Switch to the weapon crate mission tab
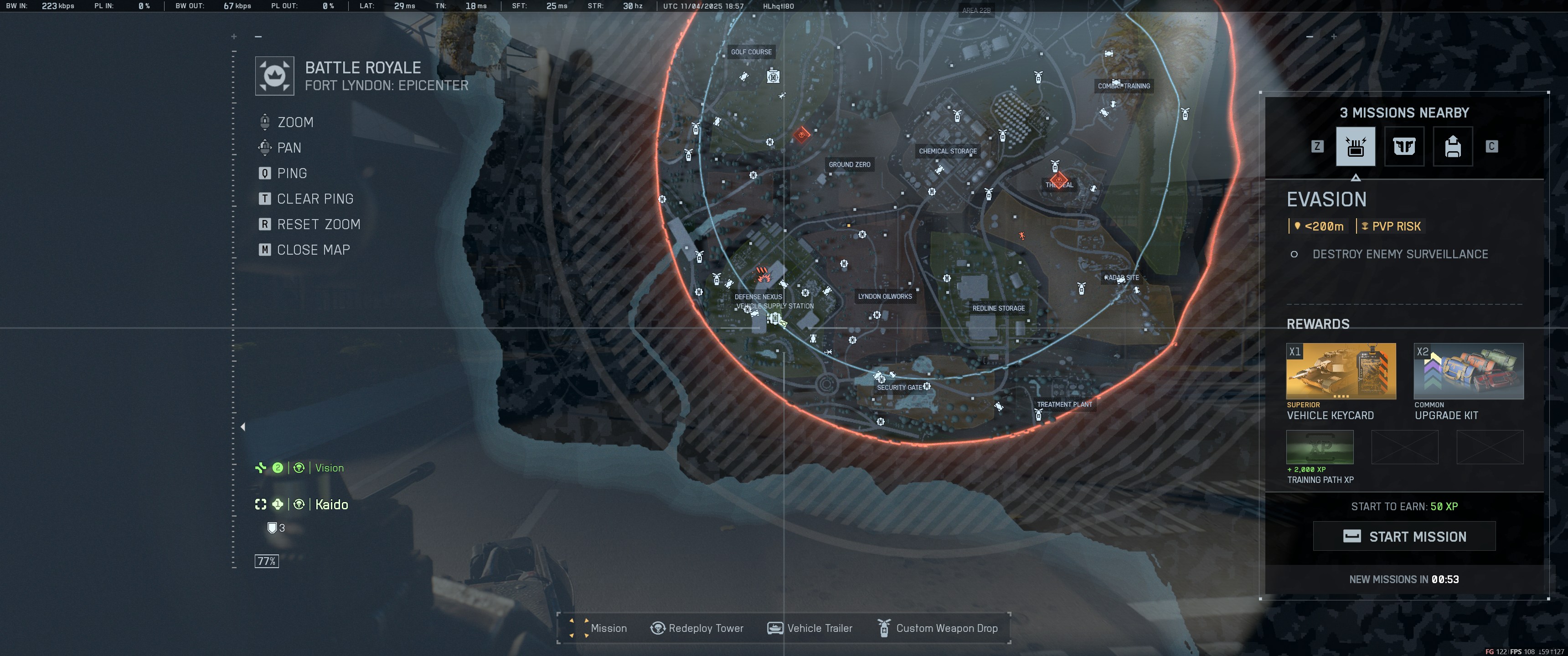The width and height of the screenshot is (1568, 656). tap(1403, 146)
